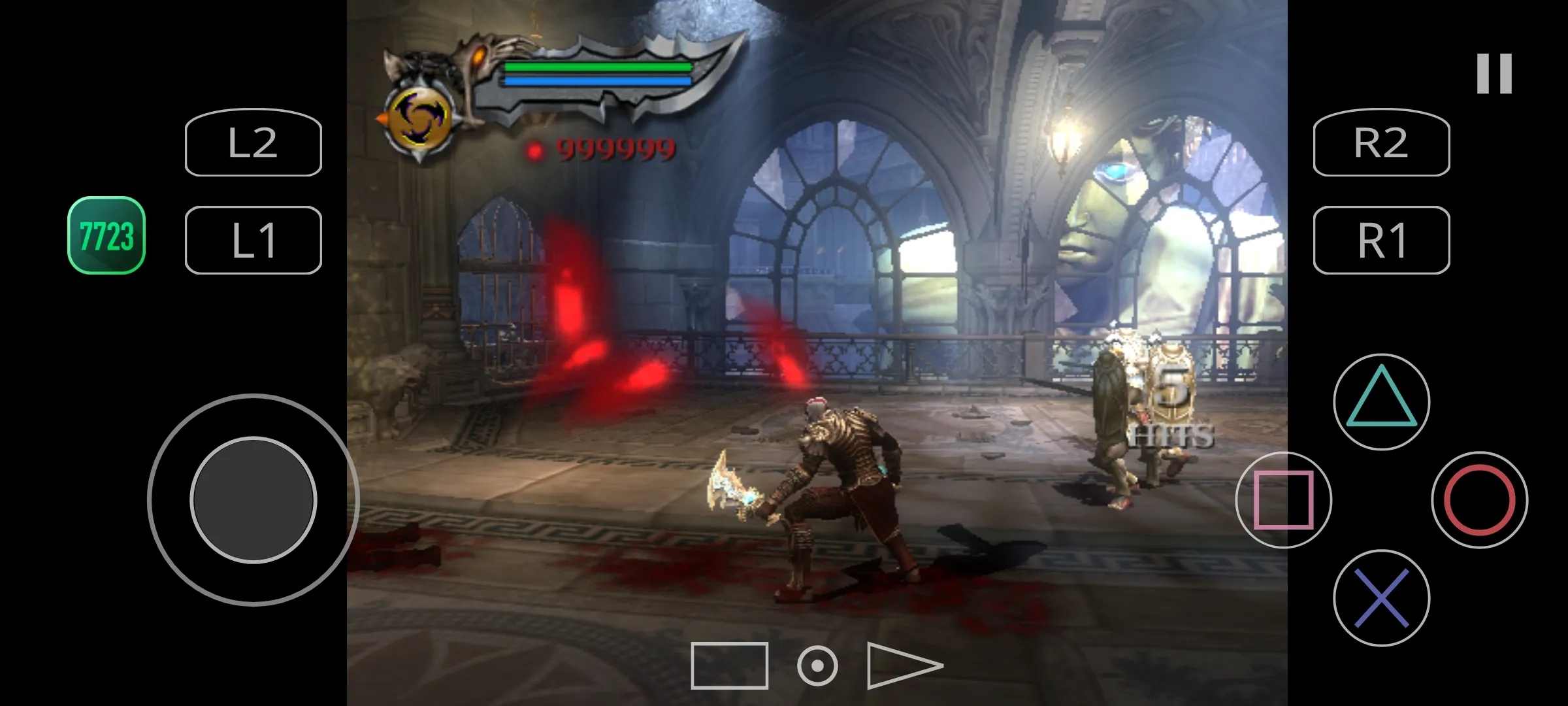
Task: Tap the L1 shoulder button
Action: pos(253,240)
